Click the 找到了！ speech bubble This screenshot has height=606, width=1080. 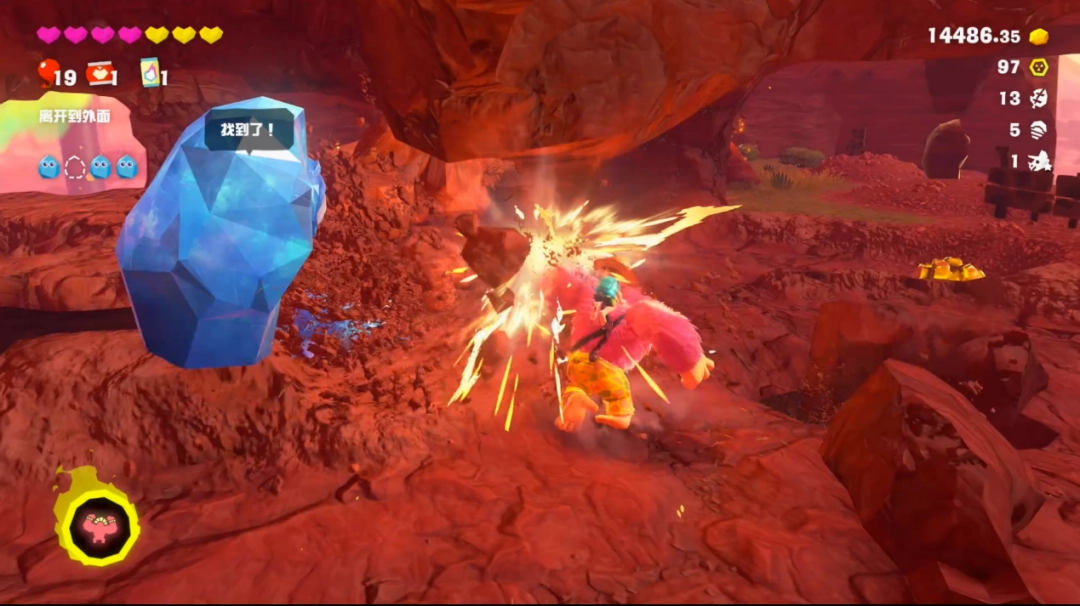tap(250, 130)
